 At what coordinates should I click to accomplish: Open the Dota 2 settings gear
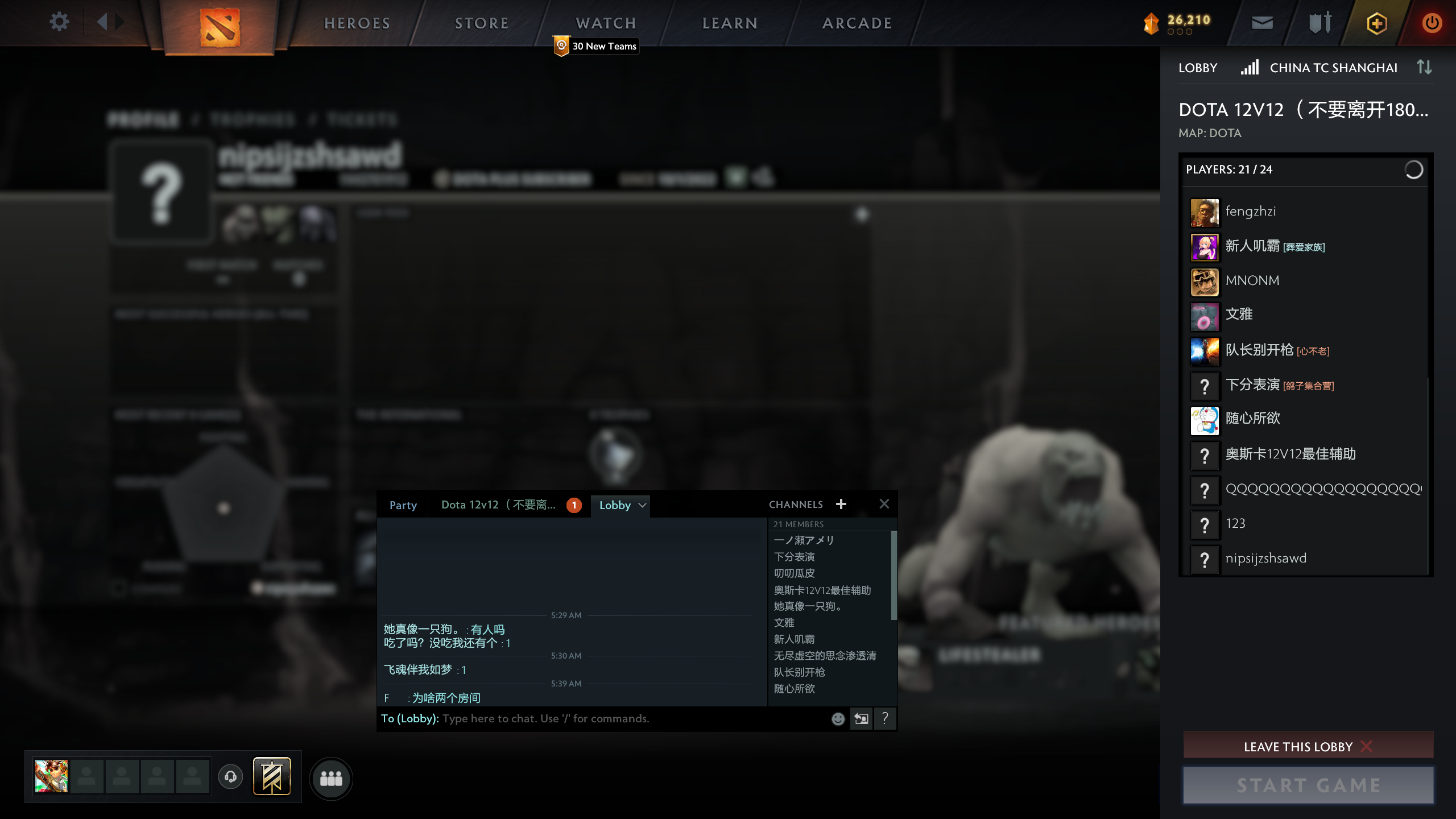pos(59,22)
